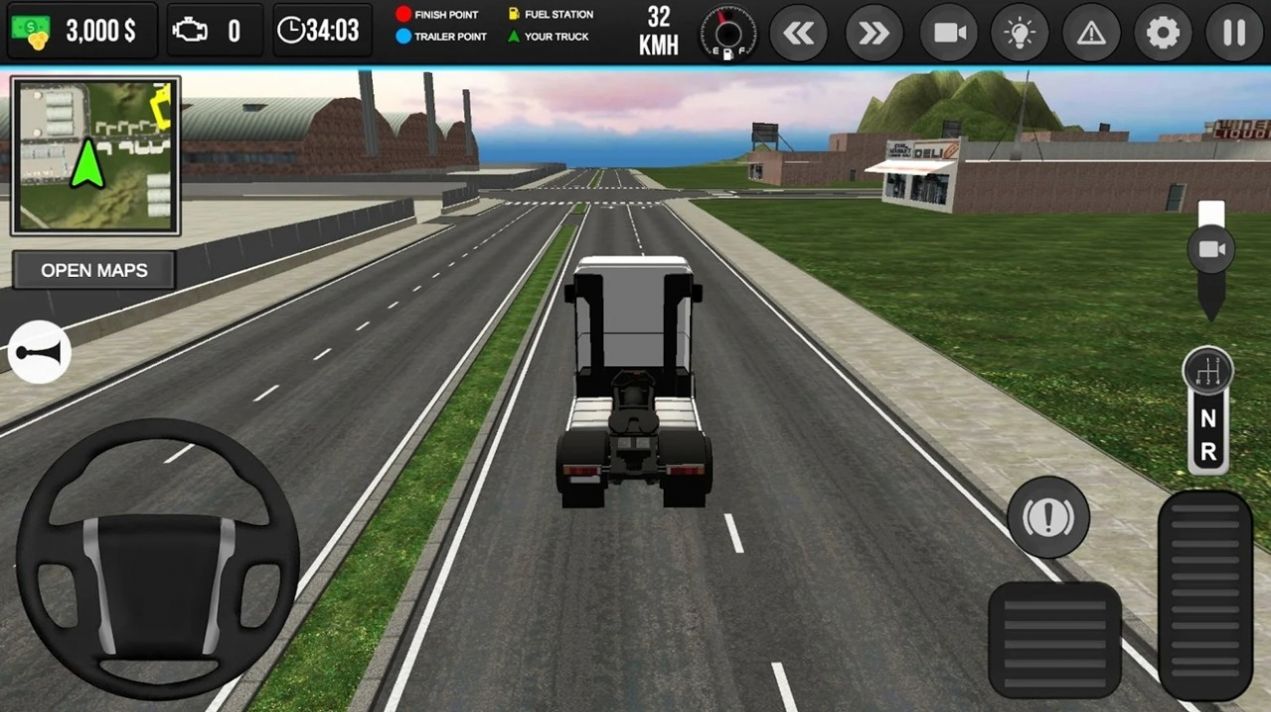Shift the gear selector to reverse R
The height and width of the screenshot is (712, 1271).
1208,452
